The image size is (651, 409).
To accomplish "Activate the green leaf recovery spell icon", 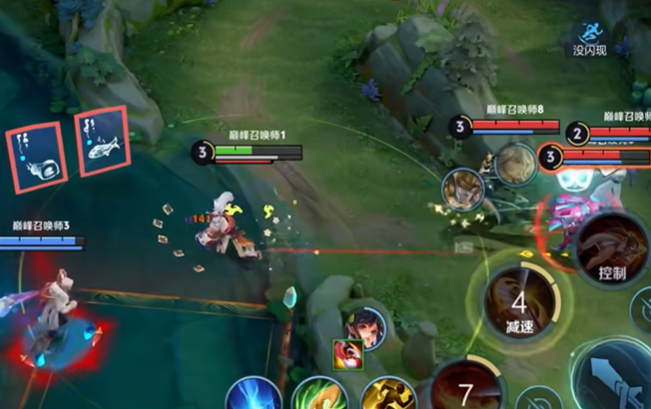I will [x=319, y=395].
